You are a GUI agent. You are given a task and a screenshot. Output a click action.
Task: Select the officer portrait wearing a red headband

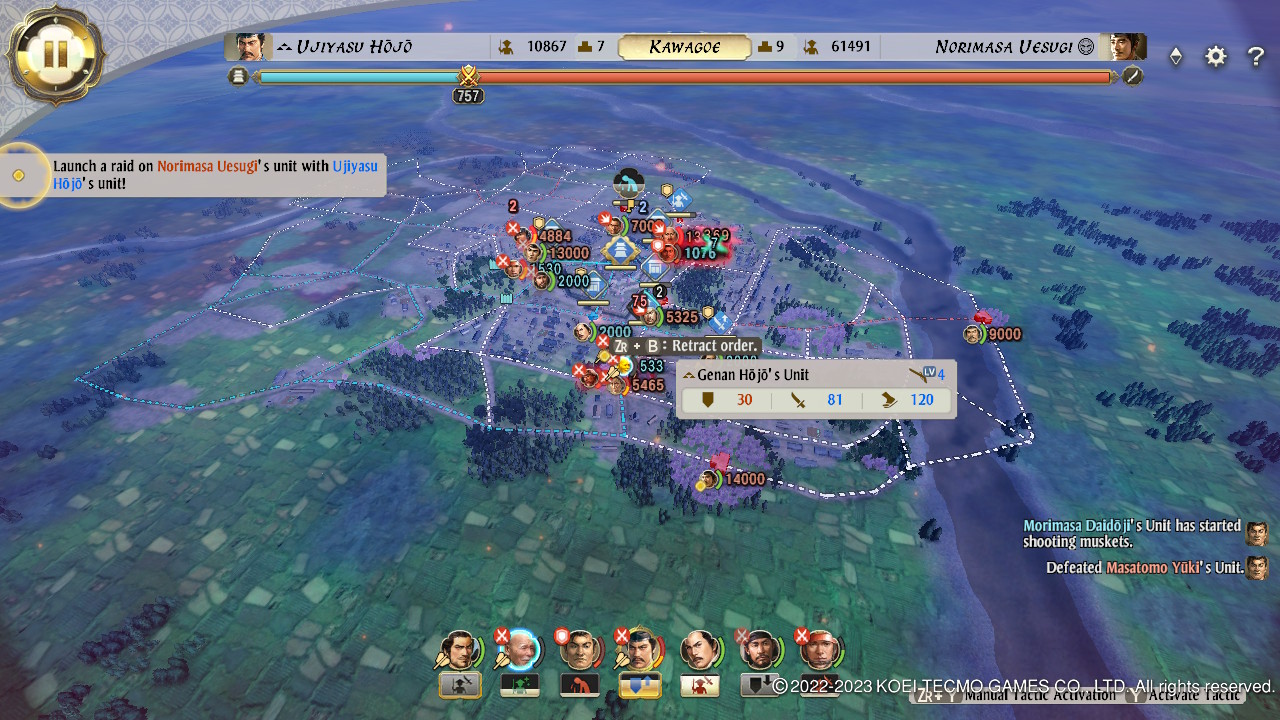coord(820,650)
